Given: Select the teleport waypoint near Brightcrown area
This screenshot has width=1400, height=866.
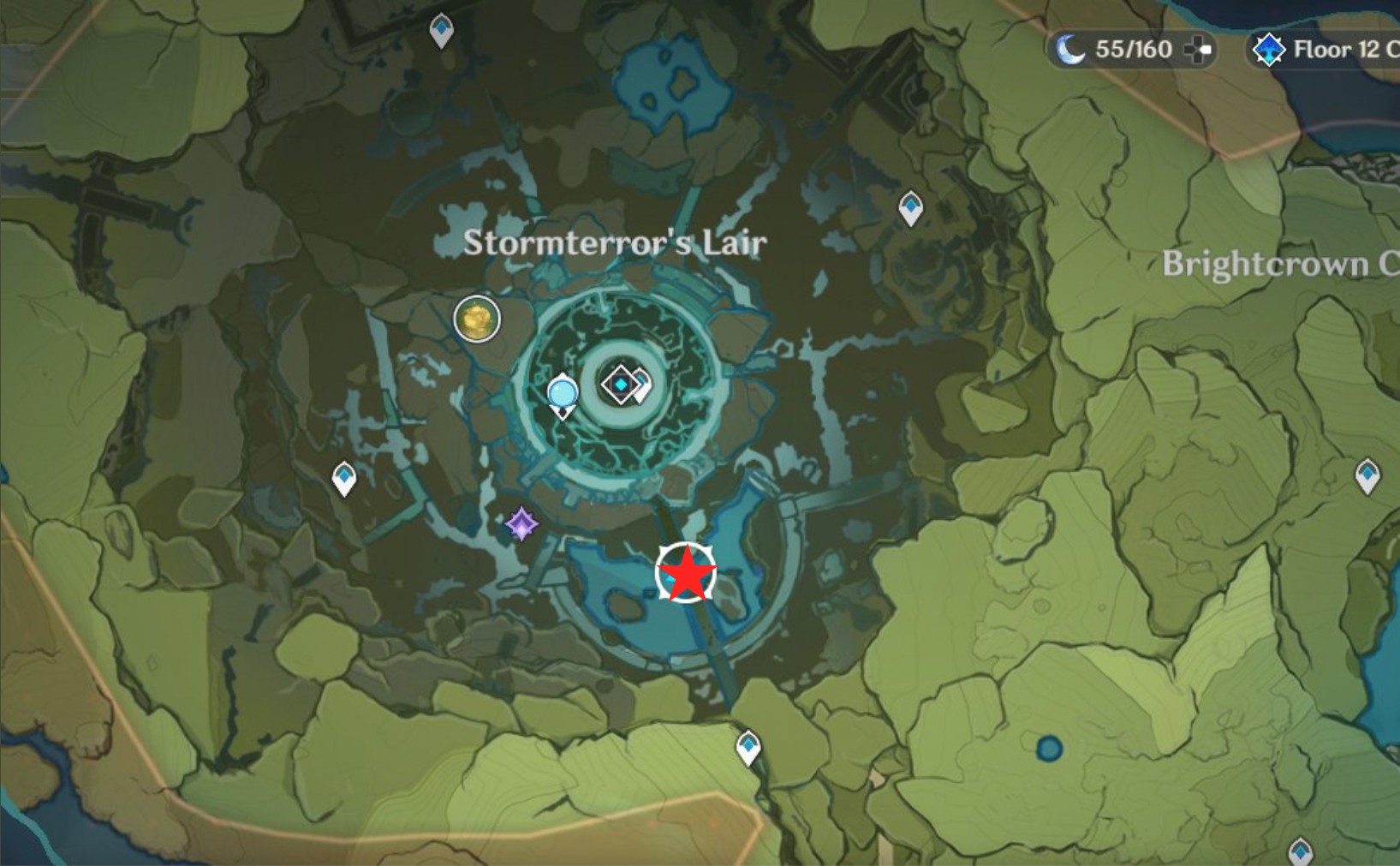Looking at the screenshot, I should click(910, 208).
